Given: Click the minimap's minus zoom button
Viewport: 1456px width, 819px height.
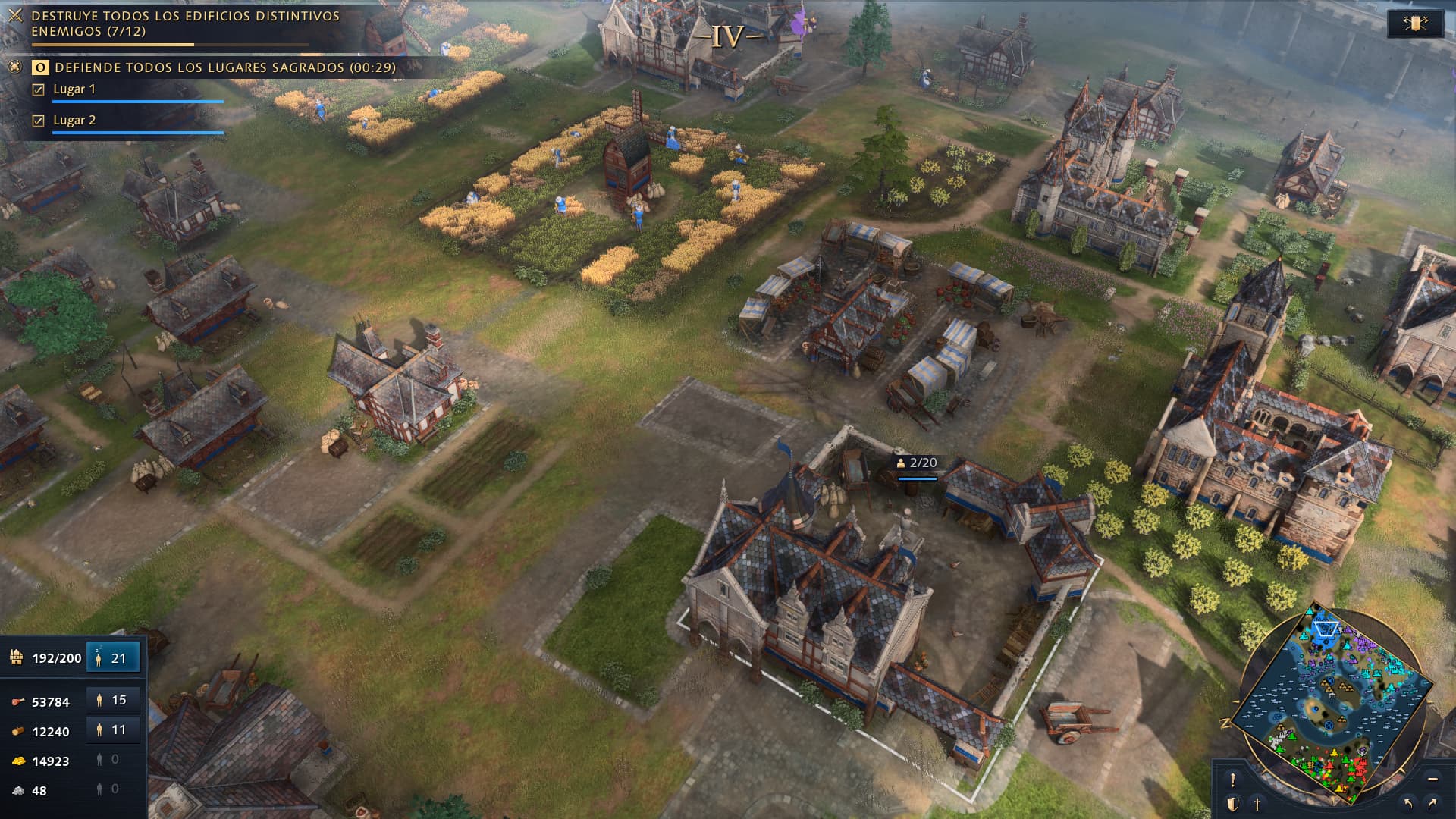Looking at the screenshot, I should point(1432,779).
